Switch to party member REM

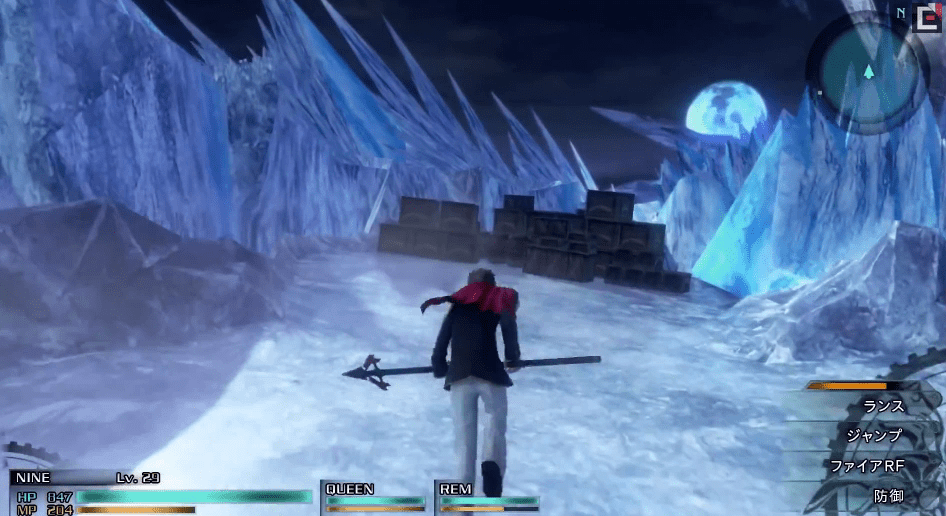tap(488, 496)
